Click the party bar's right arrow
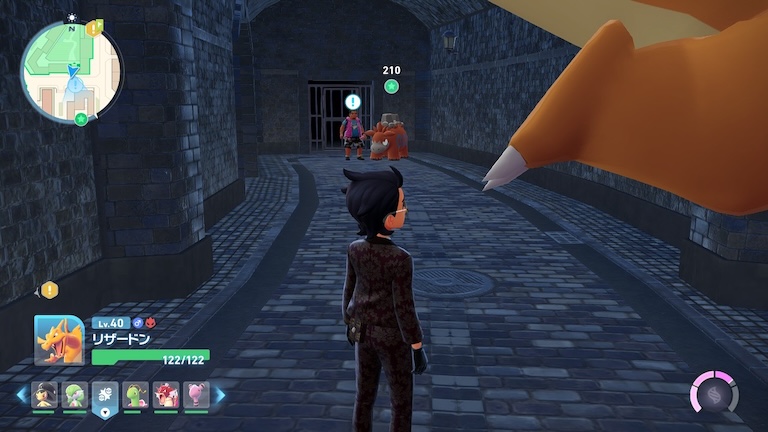The width and height of the screenshot is (768, 432). (x=220, y=395)
